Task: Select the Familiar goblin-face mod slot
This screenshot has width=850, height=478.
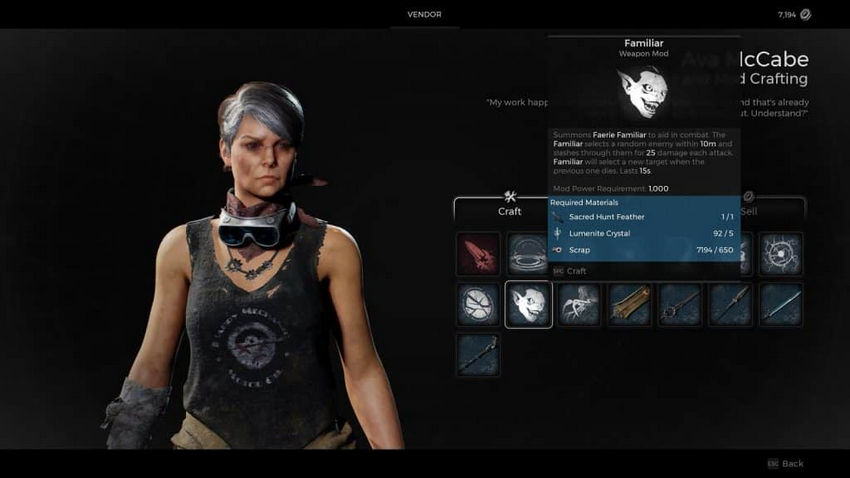Action: (x=528, y=304)
